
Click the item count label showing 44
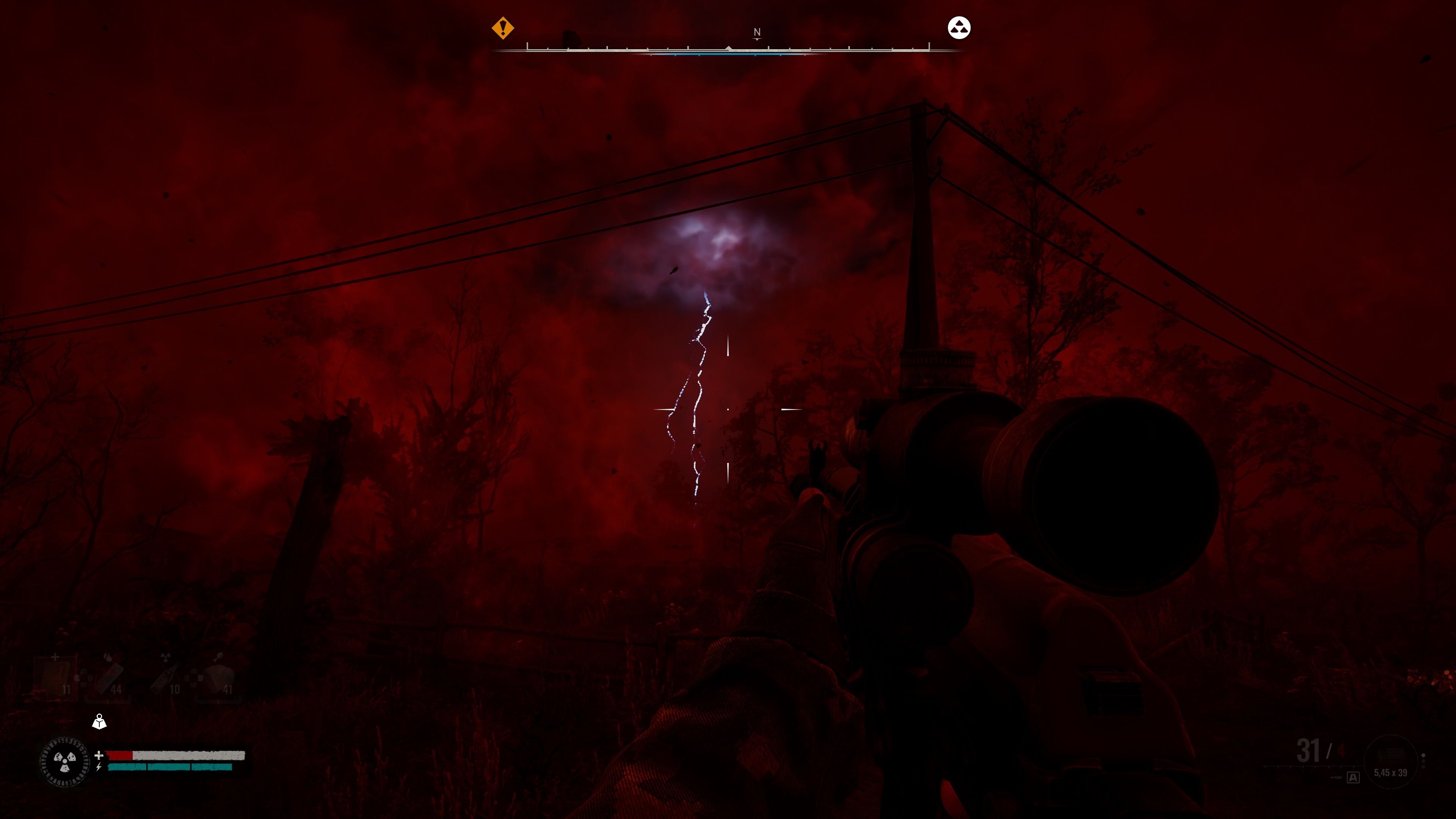pyautogui.click(x=116, y=690)
